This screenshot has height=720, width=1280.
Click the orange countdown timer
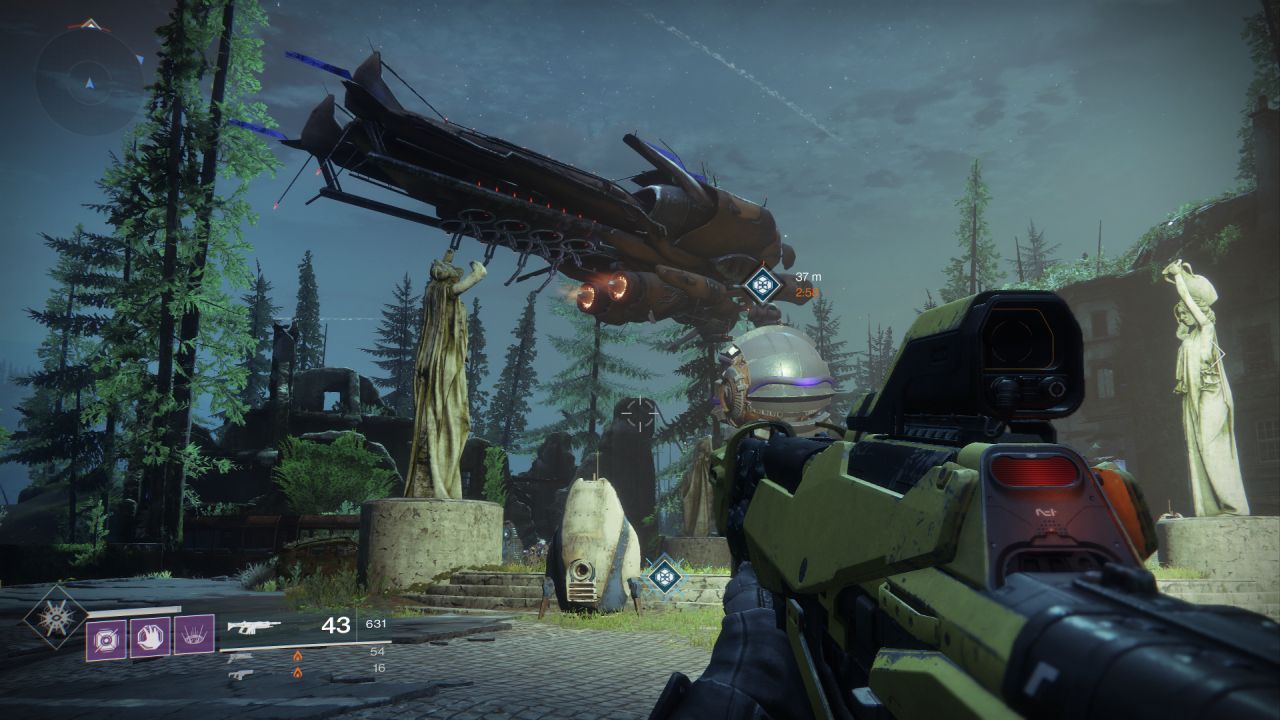803,291
